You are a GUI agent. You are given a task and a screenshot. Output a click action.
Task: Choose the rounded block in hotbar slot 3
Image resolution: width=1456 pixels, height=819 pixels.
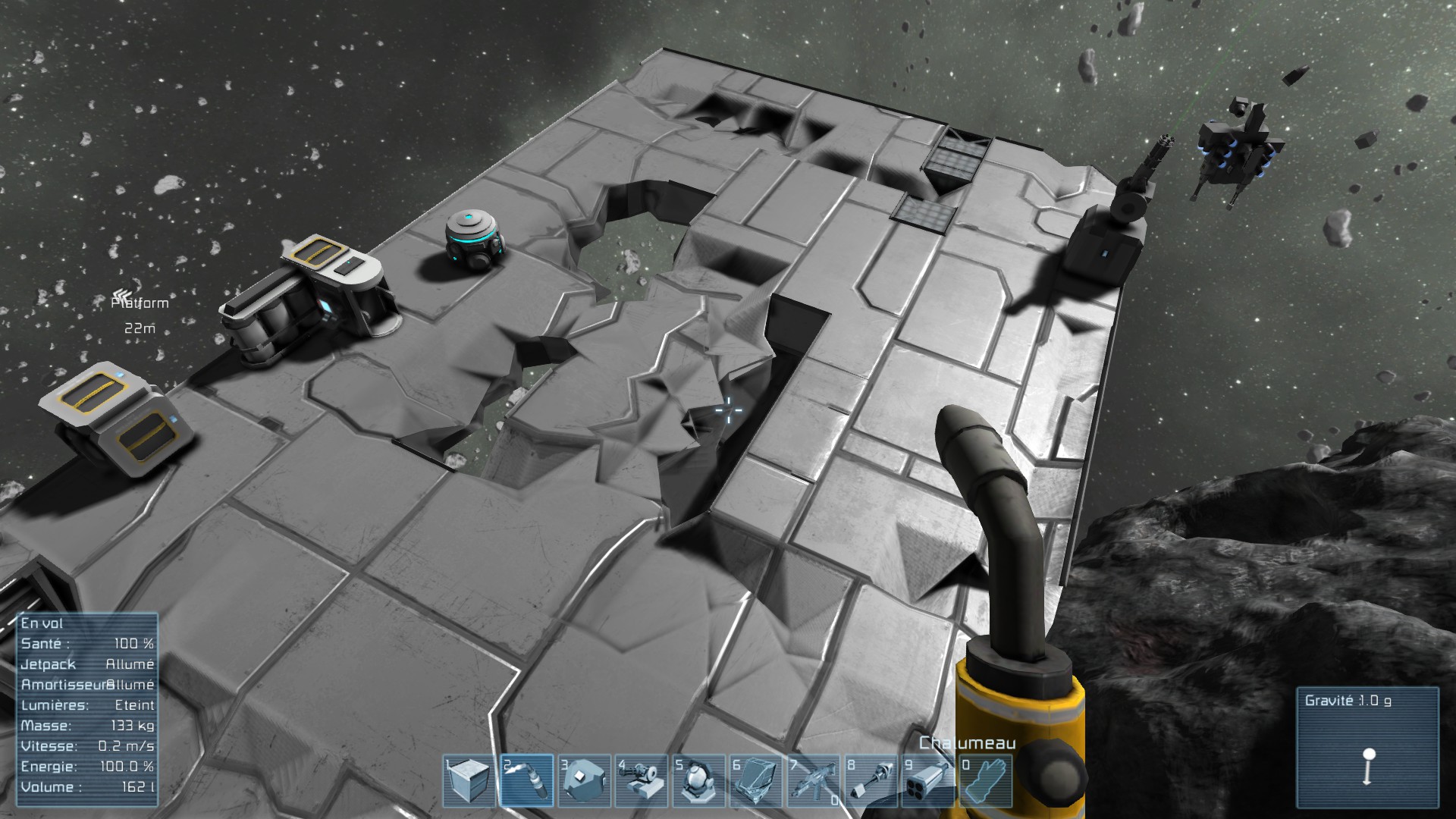pos(585,781)
